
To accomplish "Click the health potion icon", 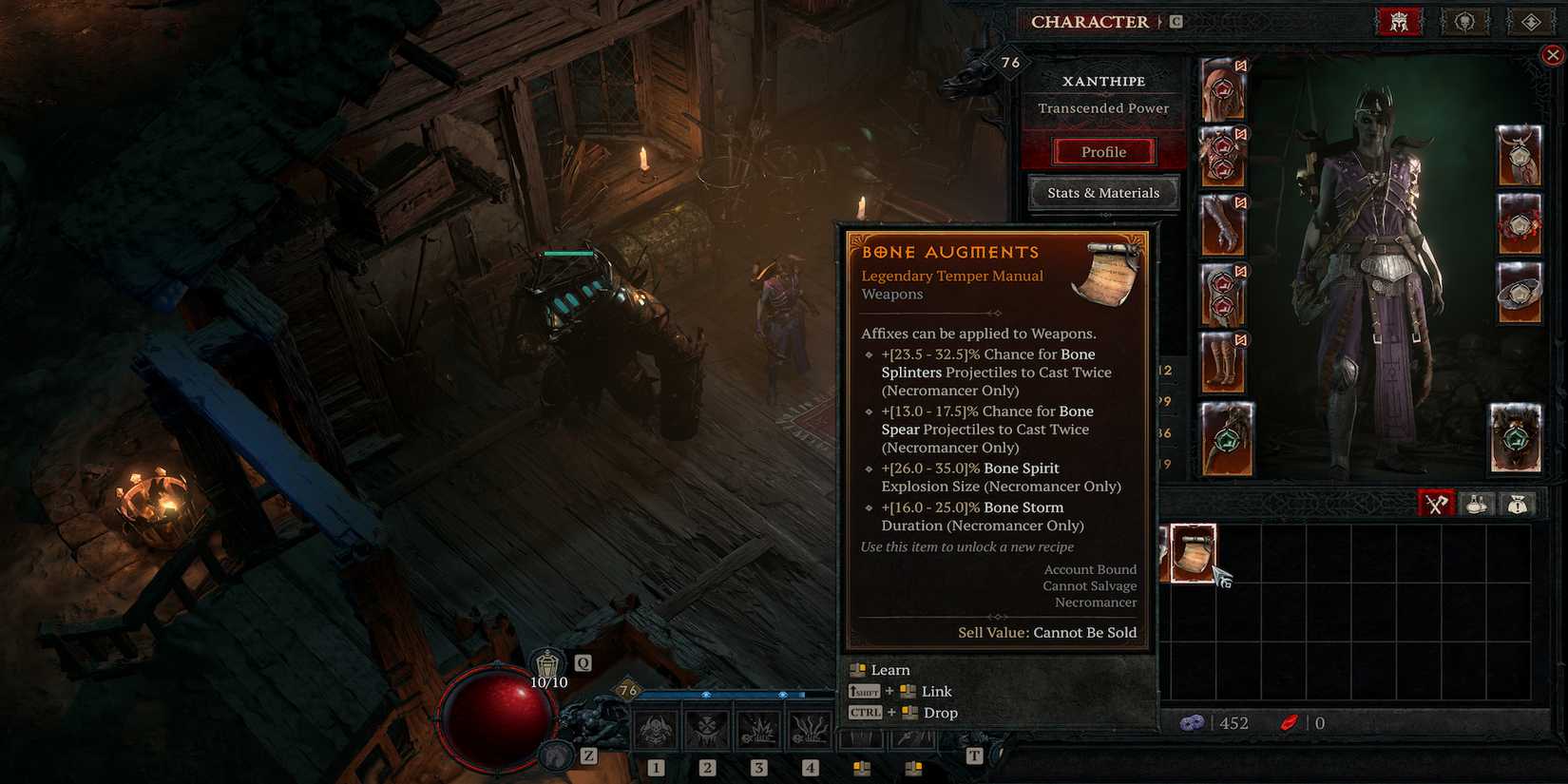I will [x=546, y=662].
